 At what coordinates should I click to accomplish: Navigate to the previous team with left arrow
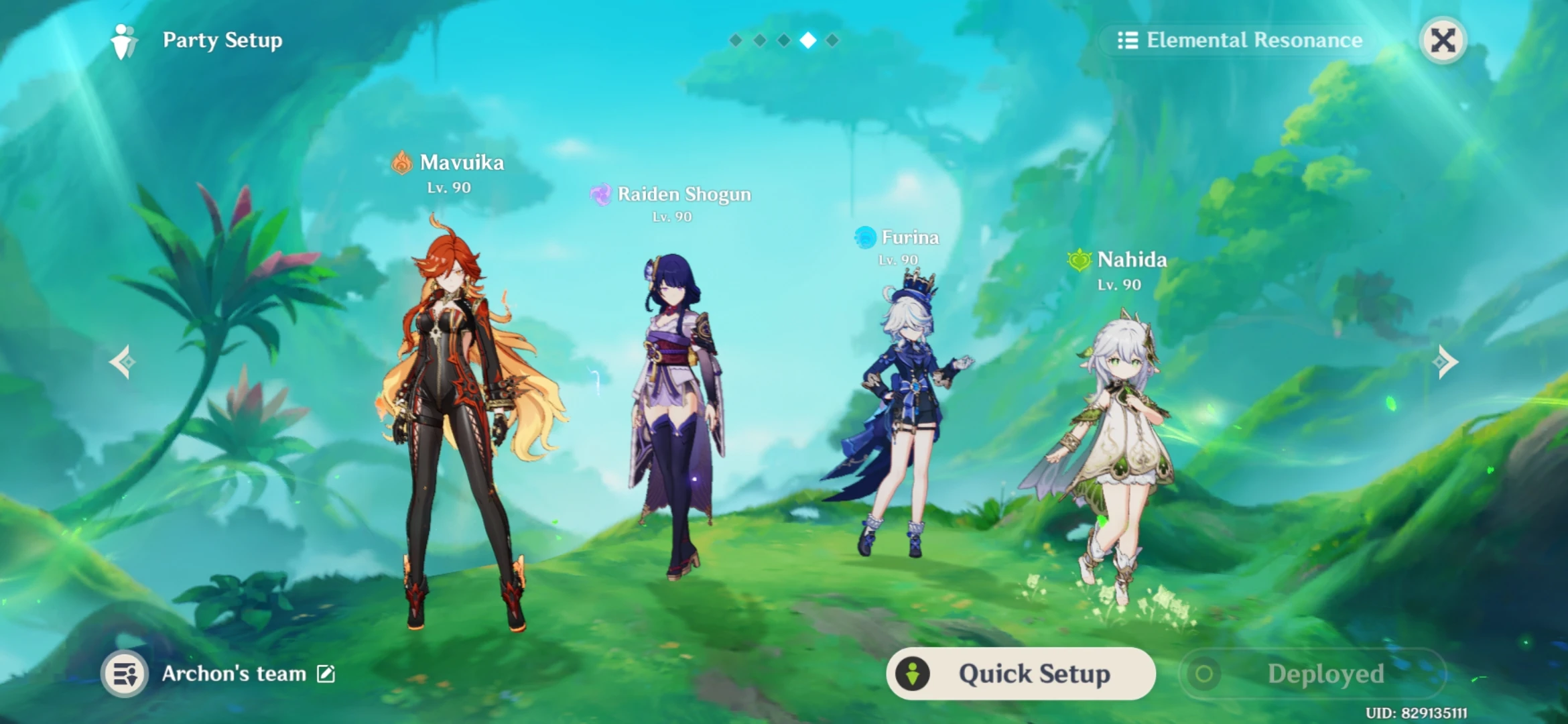coord(124,362)
